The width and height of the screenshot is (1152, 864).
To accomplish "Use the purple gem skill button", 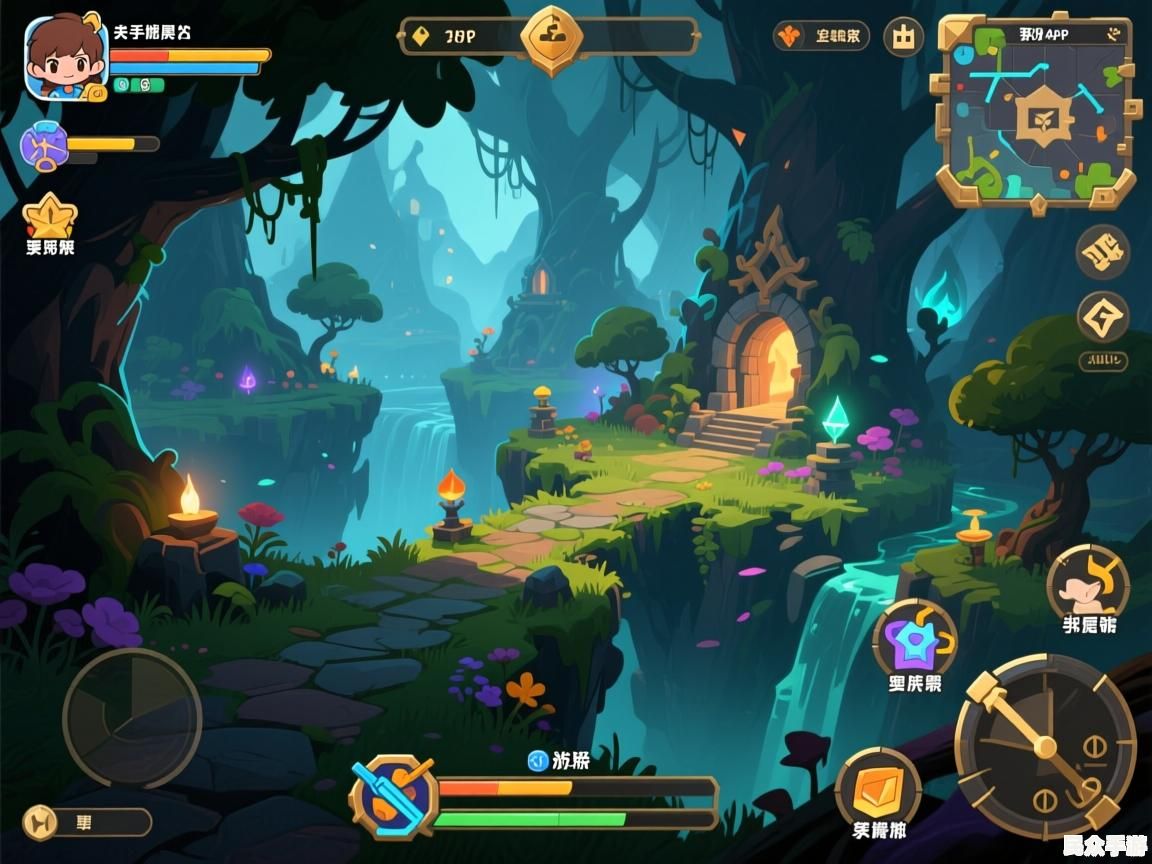I will click(x=914, y=638).
